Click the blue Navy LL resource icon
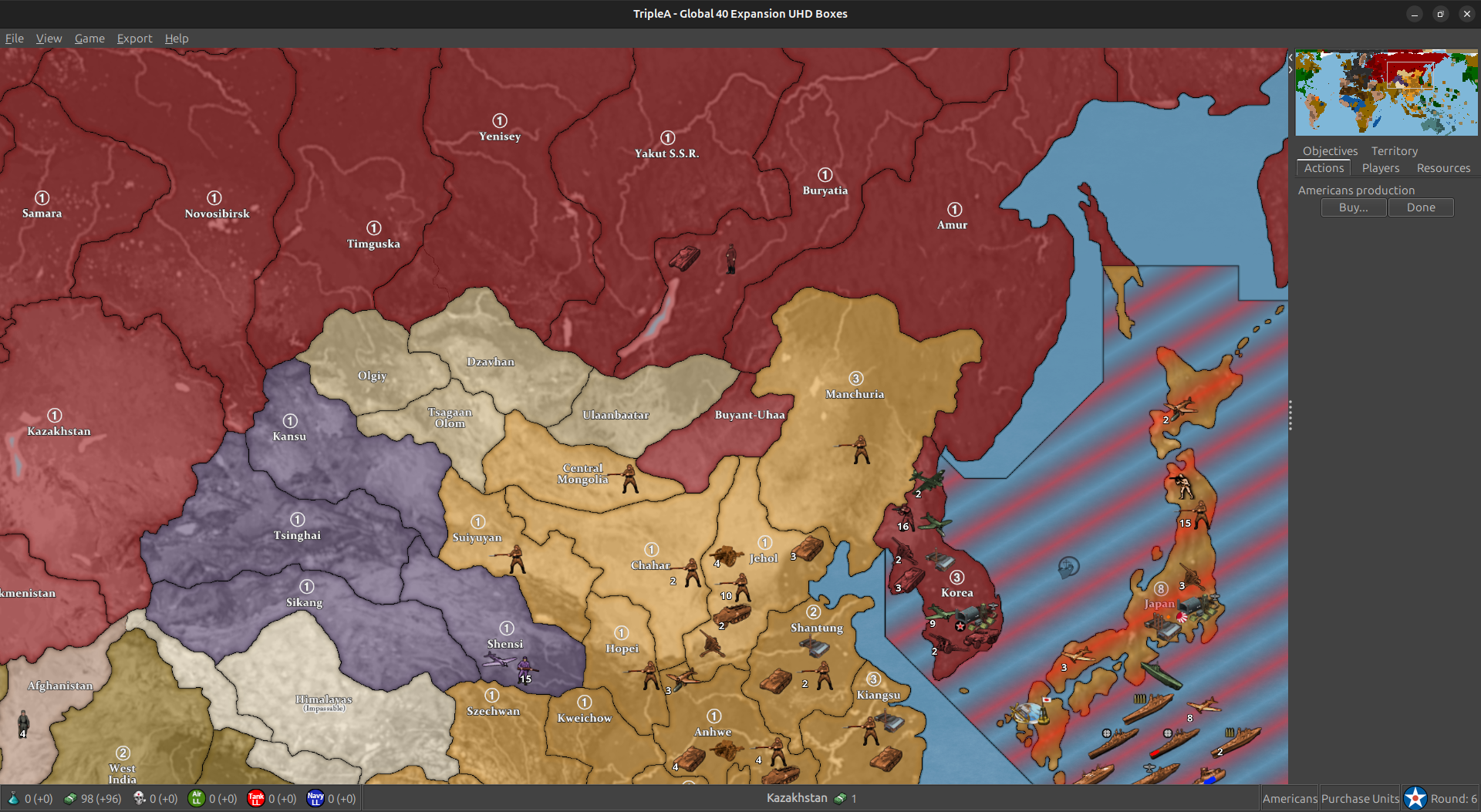 (315, 798)
